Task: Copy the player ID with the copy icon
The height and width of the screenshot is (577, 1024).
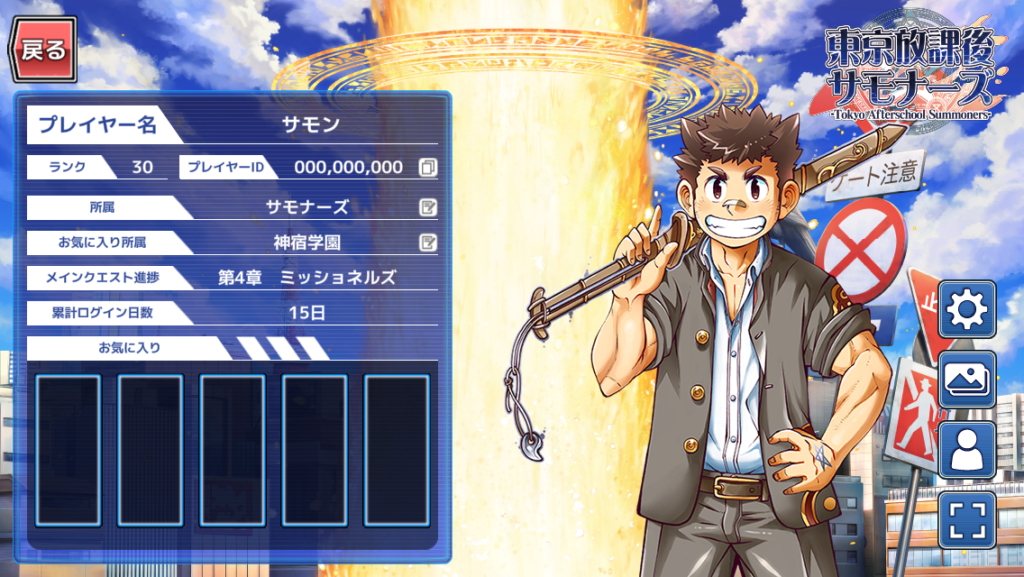Action: click(x=428, y=167)
